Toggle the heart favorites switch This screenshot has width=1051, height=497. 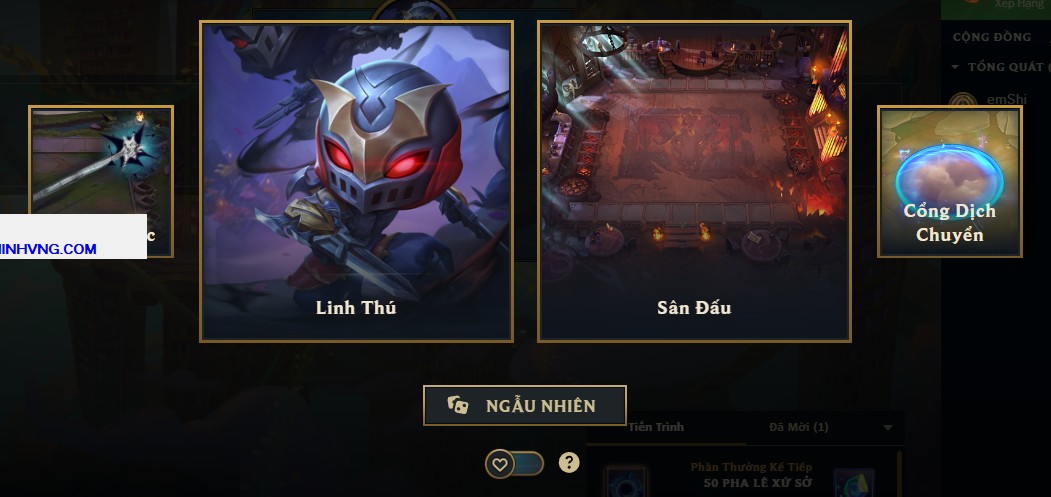(x=515, y=463)
